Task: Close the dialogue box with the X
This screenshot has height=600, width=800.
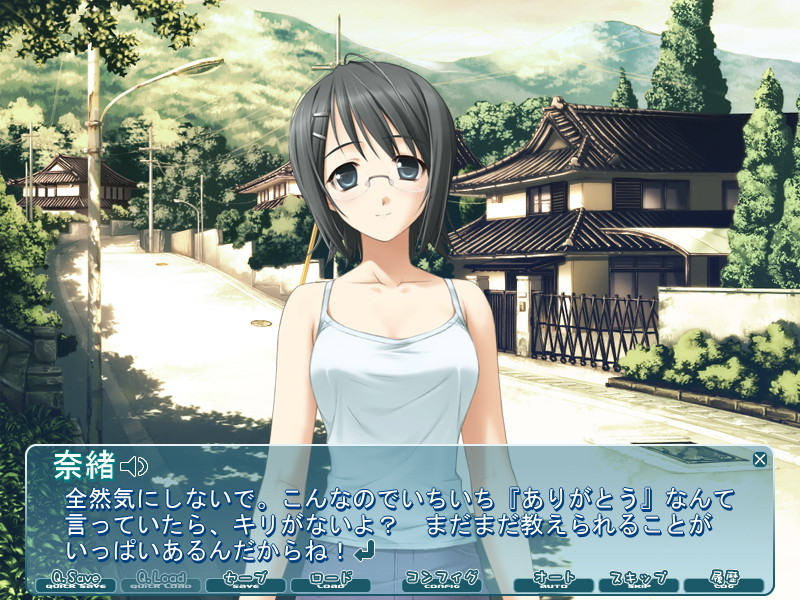Action: click(x=760, y=459)
